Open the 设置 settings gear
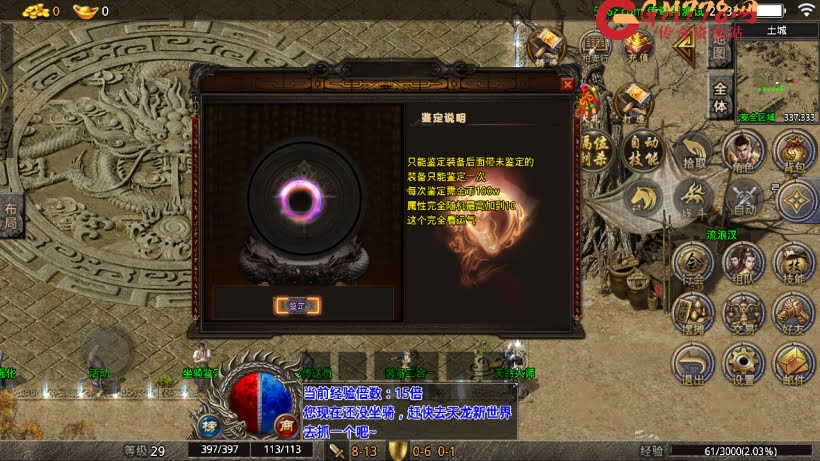Viewport: 820px width, 461px height. [742, 362]
